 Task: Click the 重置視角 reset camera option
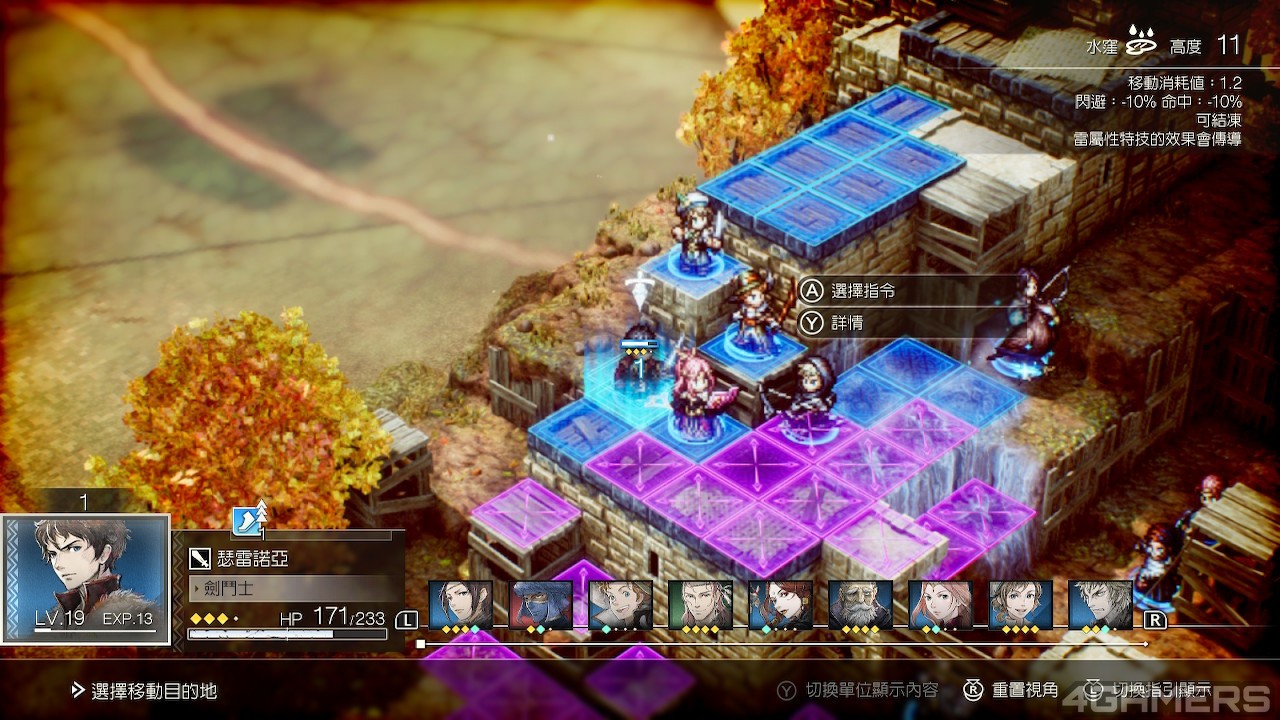(x=1012, y=690)
